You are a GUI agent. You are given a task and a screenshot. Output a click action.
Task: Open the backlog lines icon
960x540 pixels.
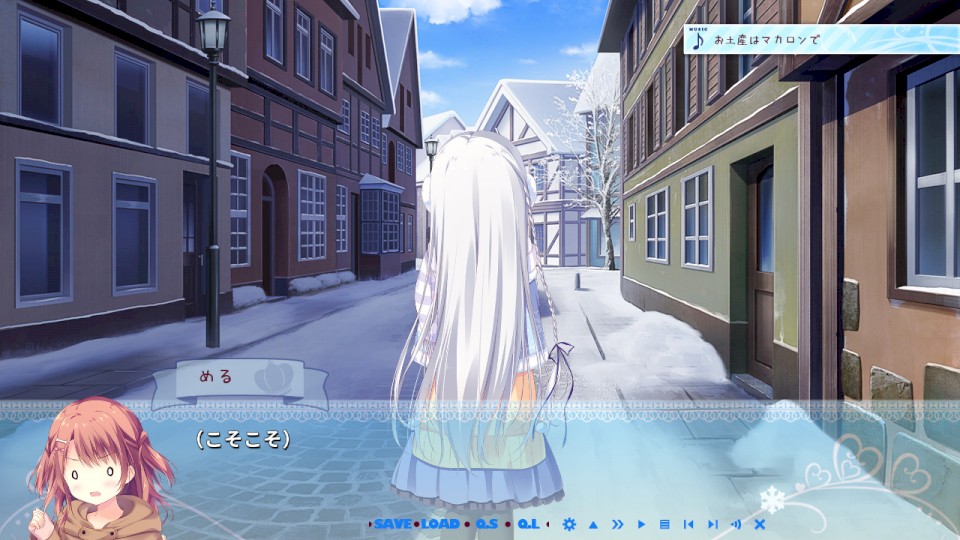664,524
